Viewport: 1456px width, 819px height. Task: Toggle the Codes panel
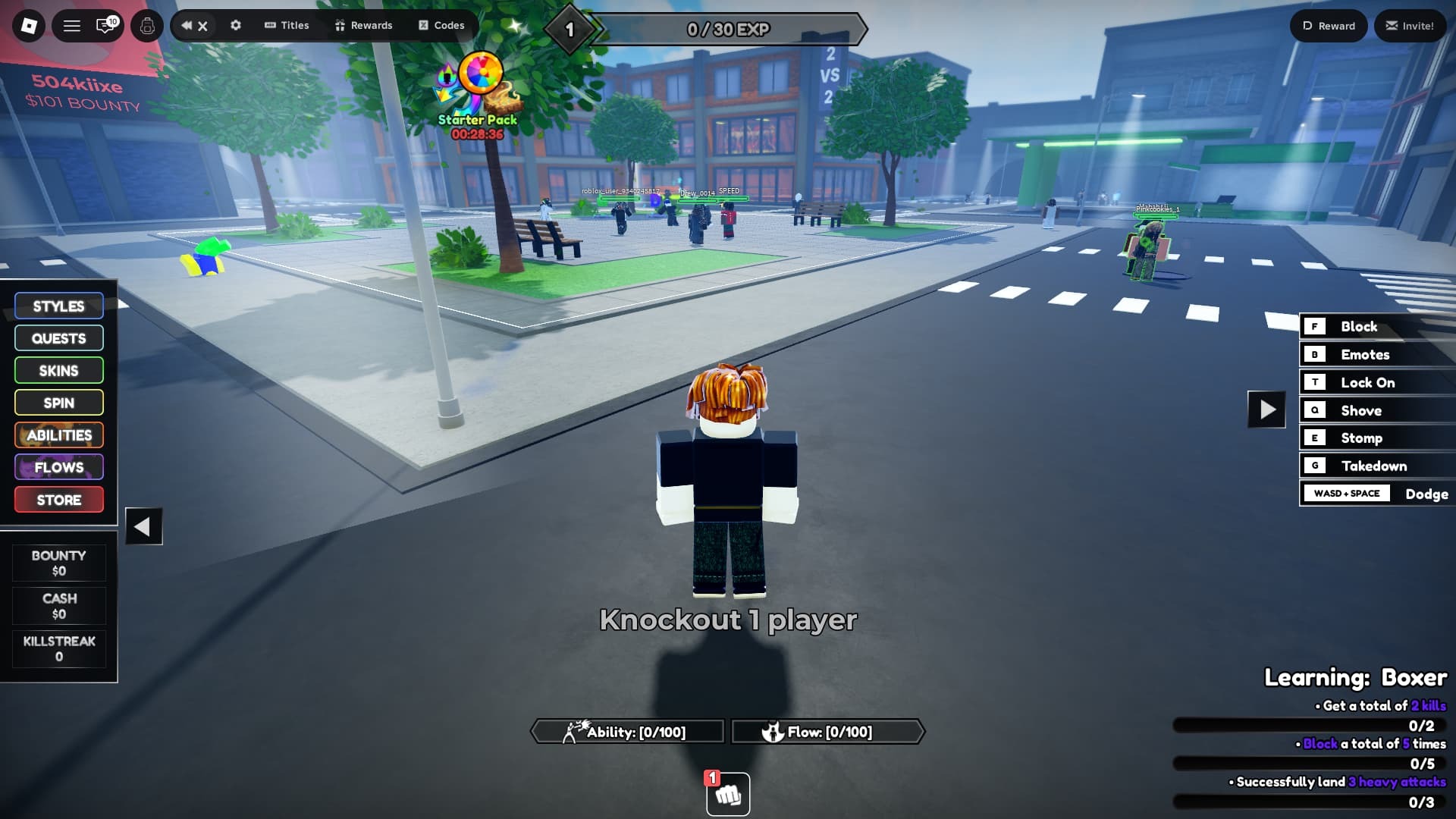pyautogui.click(x=440, y=25)
